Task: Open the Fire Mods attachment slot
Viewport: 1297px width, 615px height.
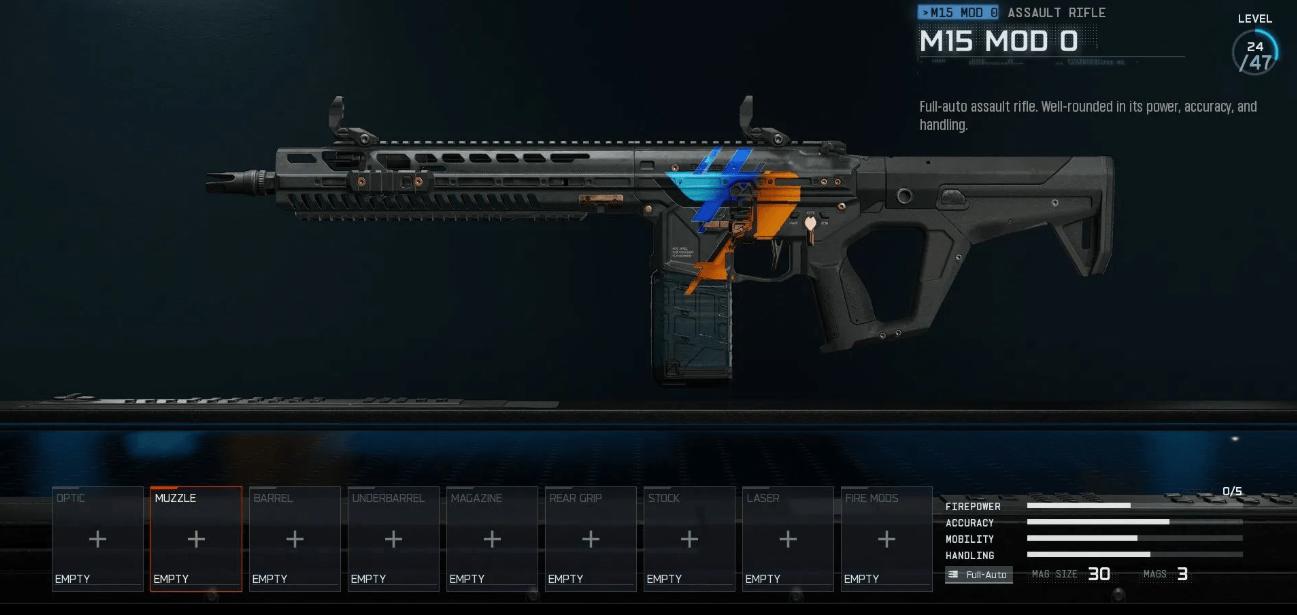Action: pos(886,539)
